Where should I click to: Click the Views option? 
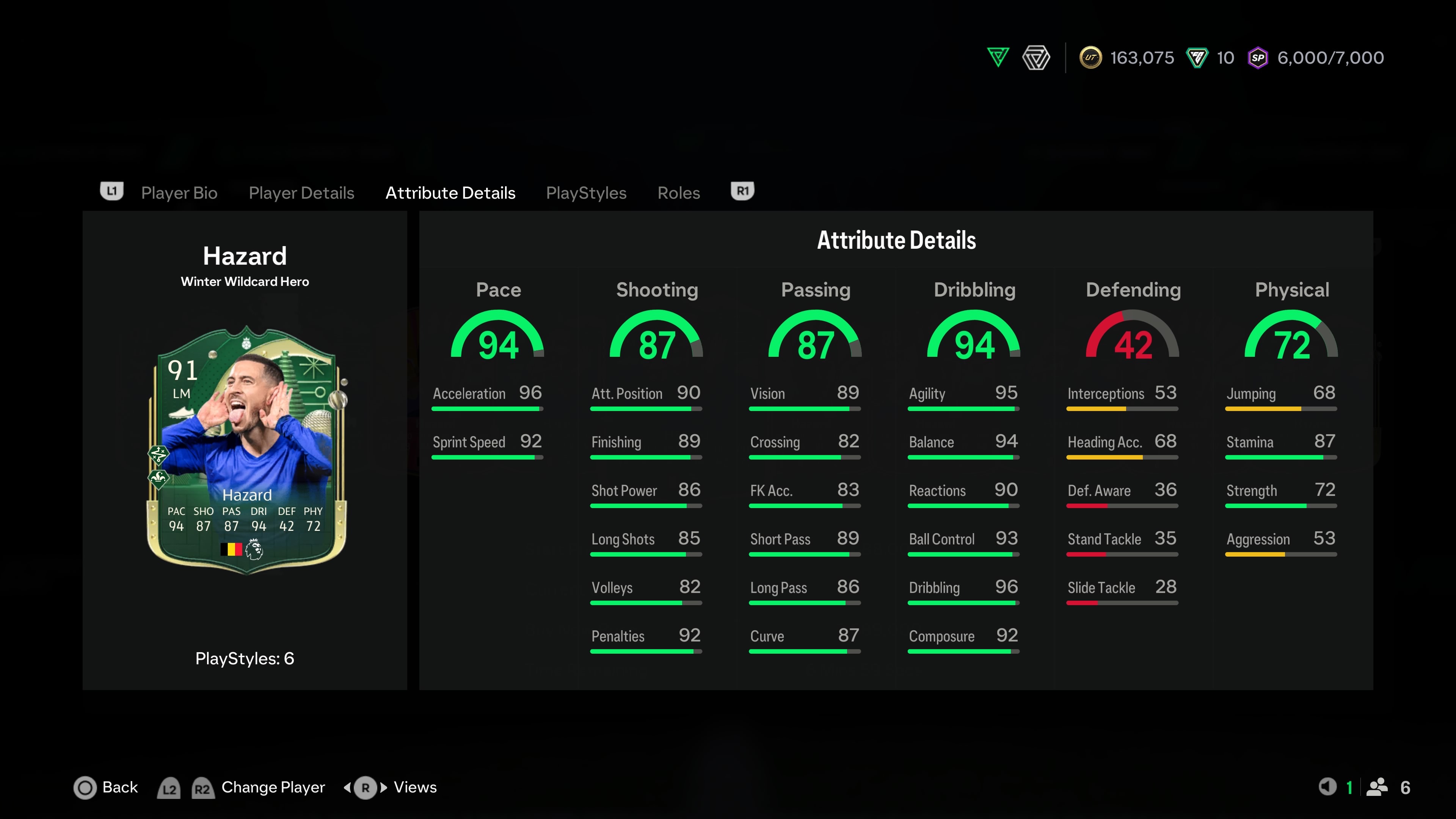point(414,788)
